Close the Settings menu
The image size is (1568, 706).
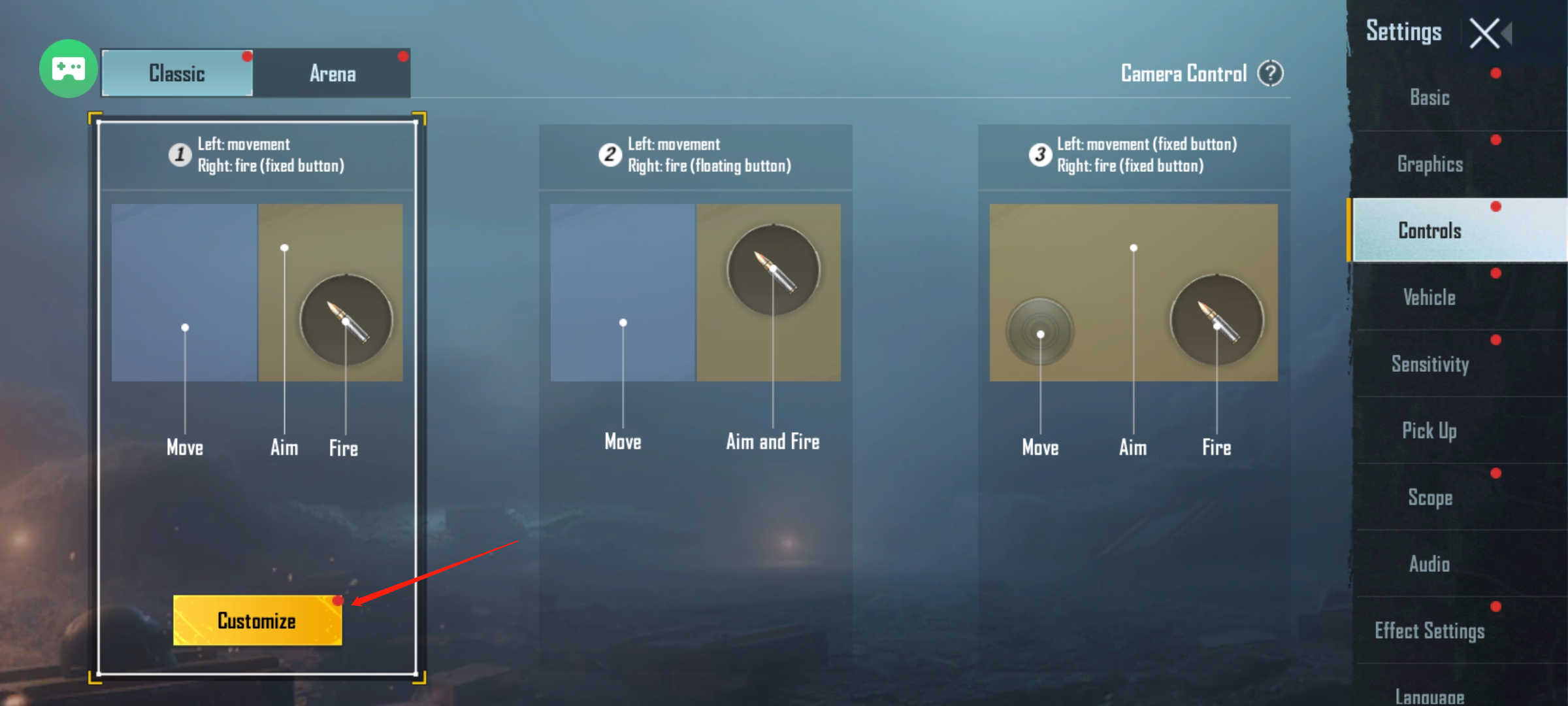[x=1484, y=33]
